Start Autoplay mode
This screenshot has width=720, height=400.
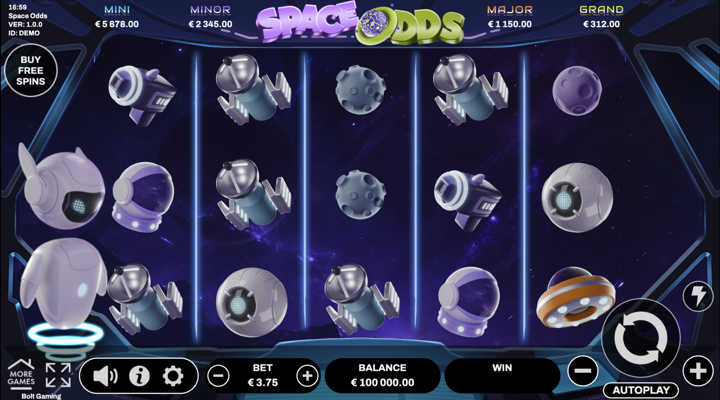coord(640,389)
